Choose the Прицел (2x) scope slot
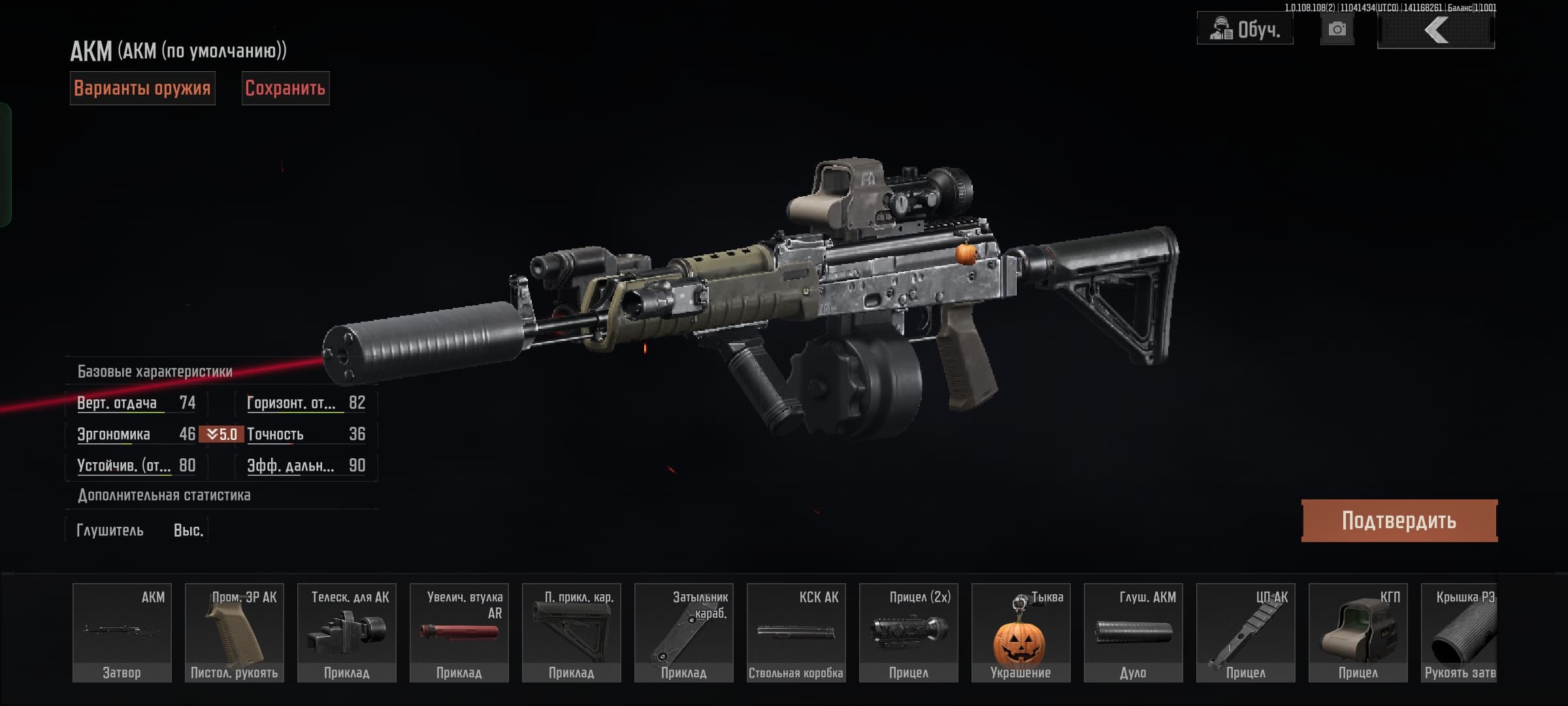The image size is (1568, 706). click(x=909, y=633)
